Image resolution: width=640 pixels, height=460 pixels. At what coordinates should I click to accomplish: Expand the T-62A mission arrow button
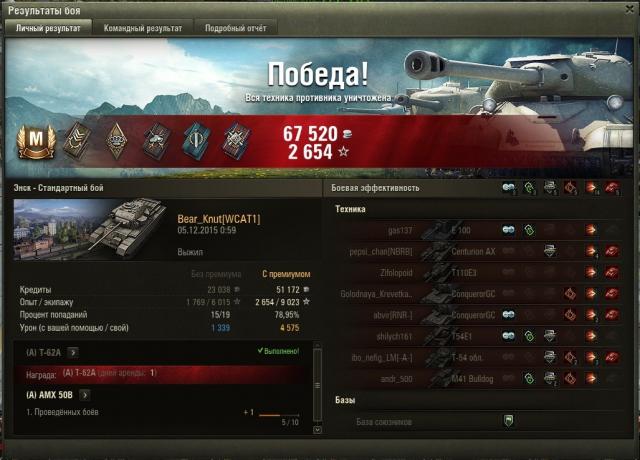pos(73,353)
